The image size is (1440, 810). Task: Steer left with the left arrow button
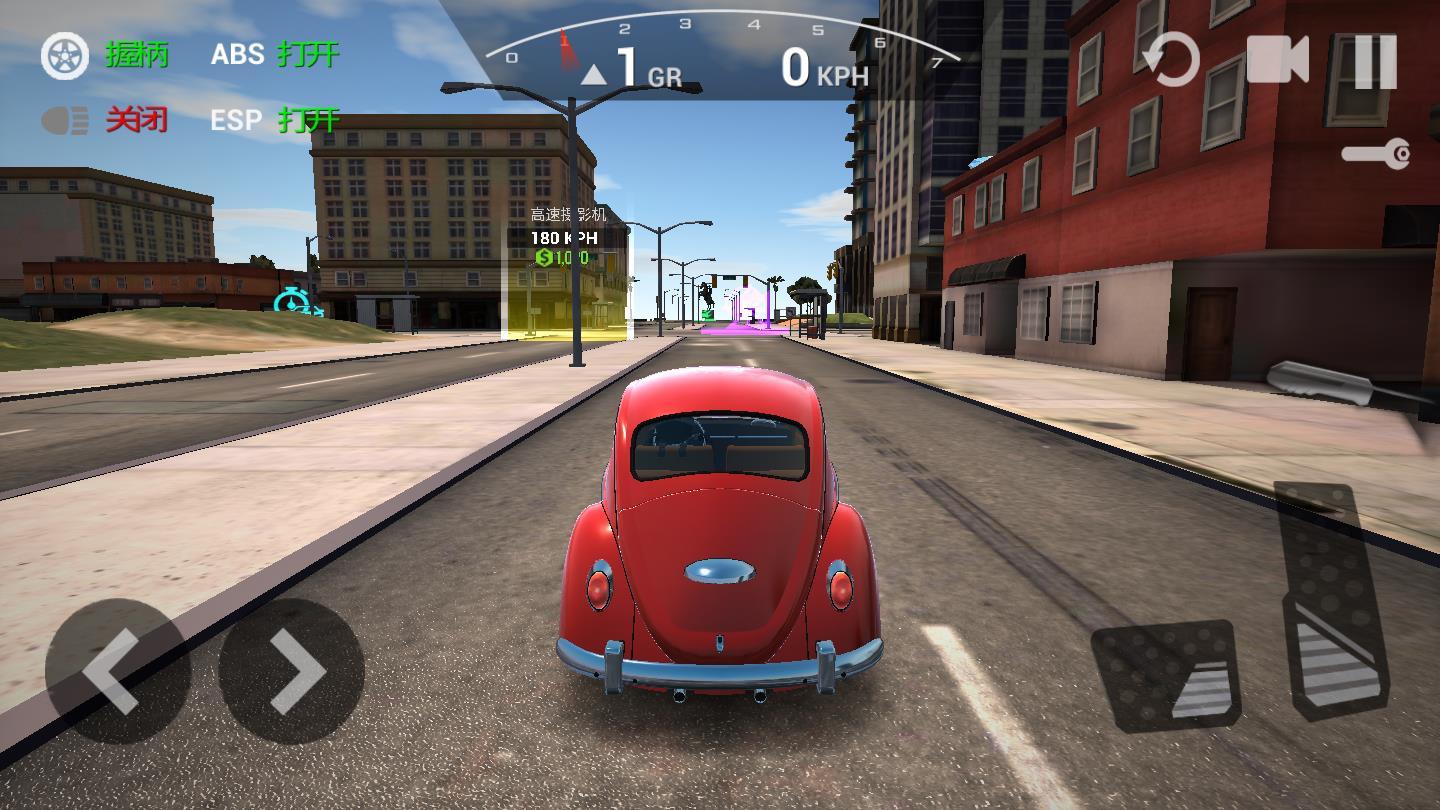click(117, 670)
